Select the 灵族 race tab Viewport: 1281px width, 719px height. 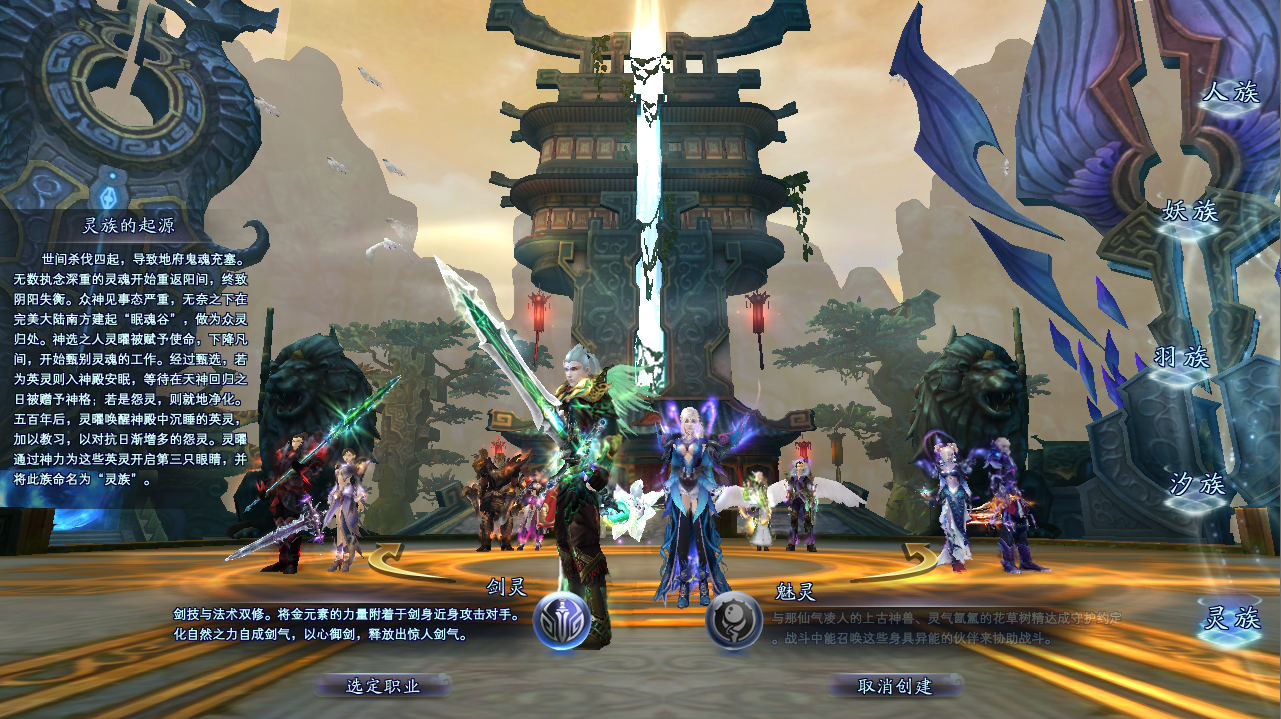pyautogui.click(x=1229, y=619)
